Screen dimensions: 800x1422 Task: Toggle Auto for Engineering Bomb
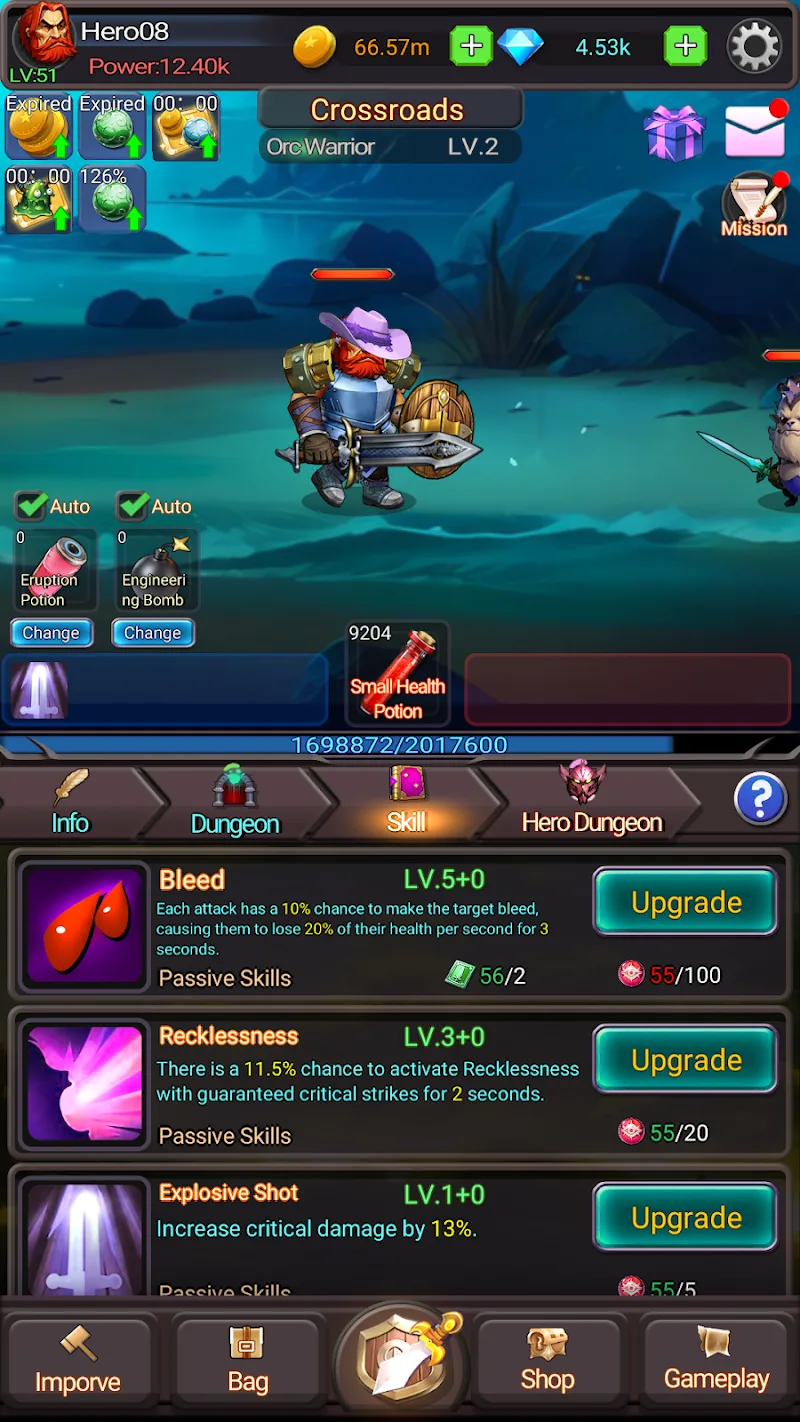[134, 506]
